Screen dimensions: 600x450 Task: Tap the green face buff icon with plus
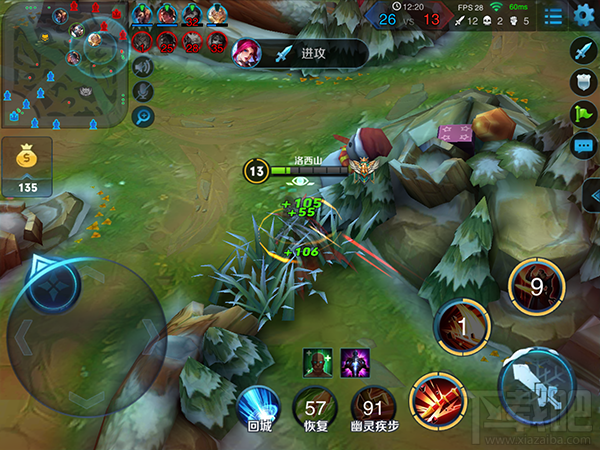317,361
